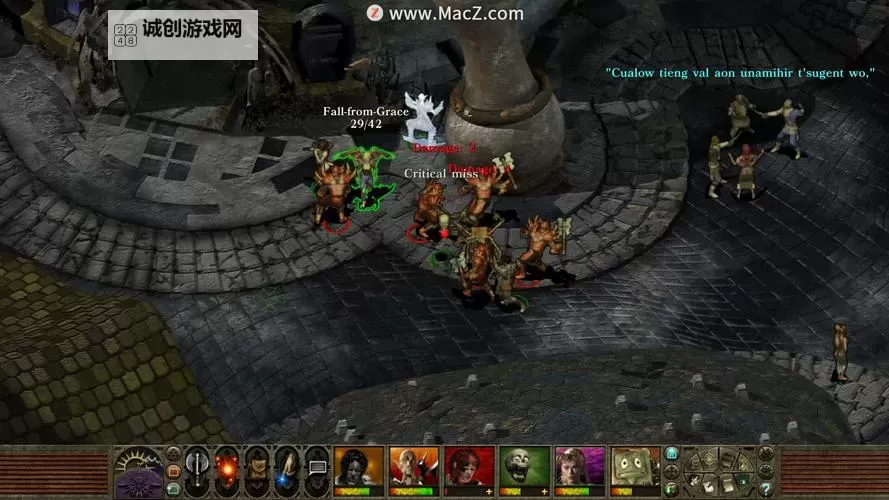Select the red-haired Annah portrait
Screen dimensions: 889x500
tap(469, 466)
